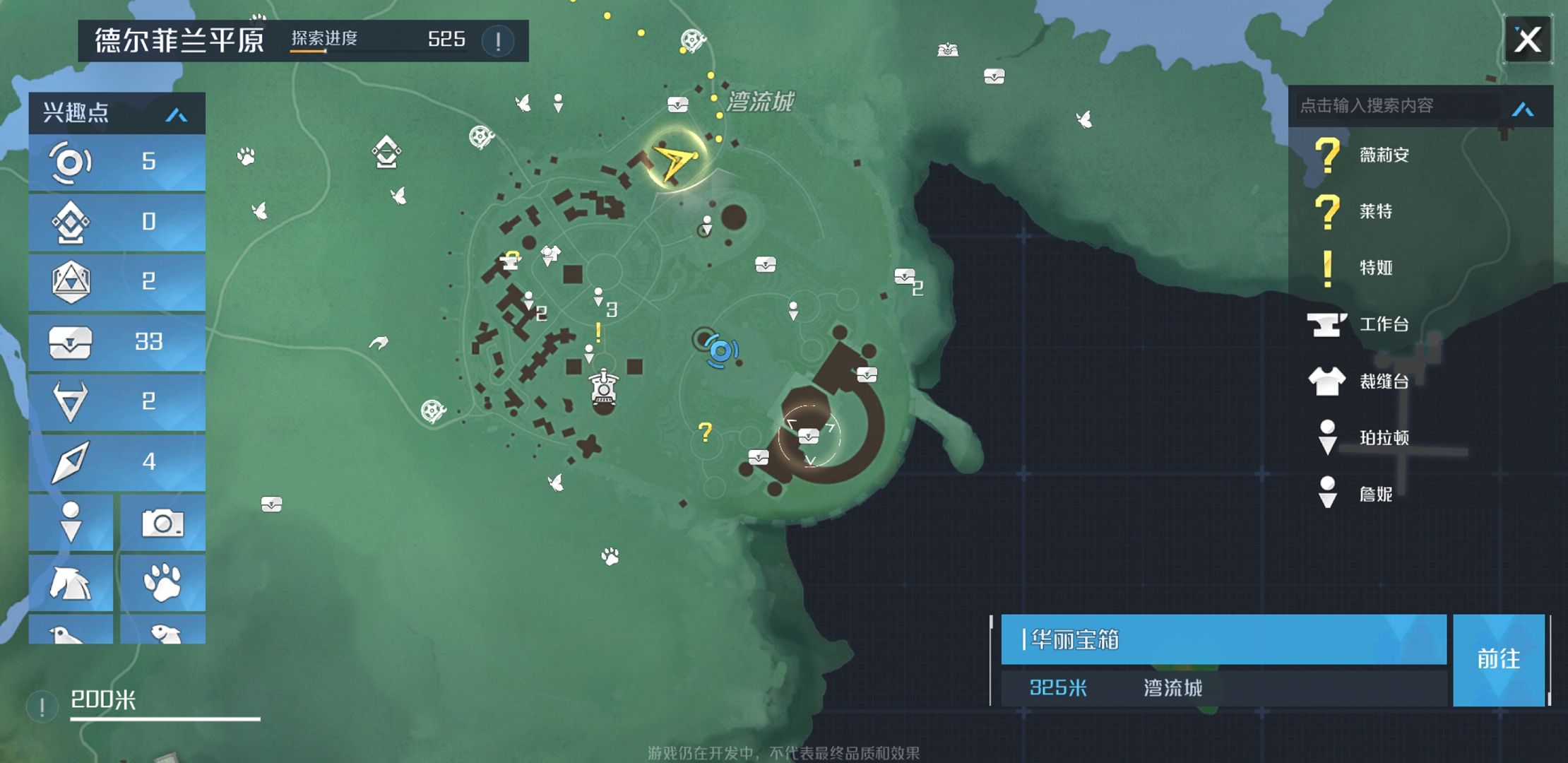
Task: Collapse the 兴趣点 points of interest panel
Action: pyautogui.click(x=176, y=114)
